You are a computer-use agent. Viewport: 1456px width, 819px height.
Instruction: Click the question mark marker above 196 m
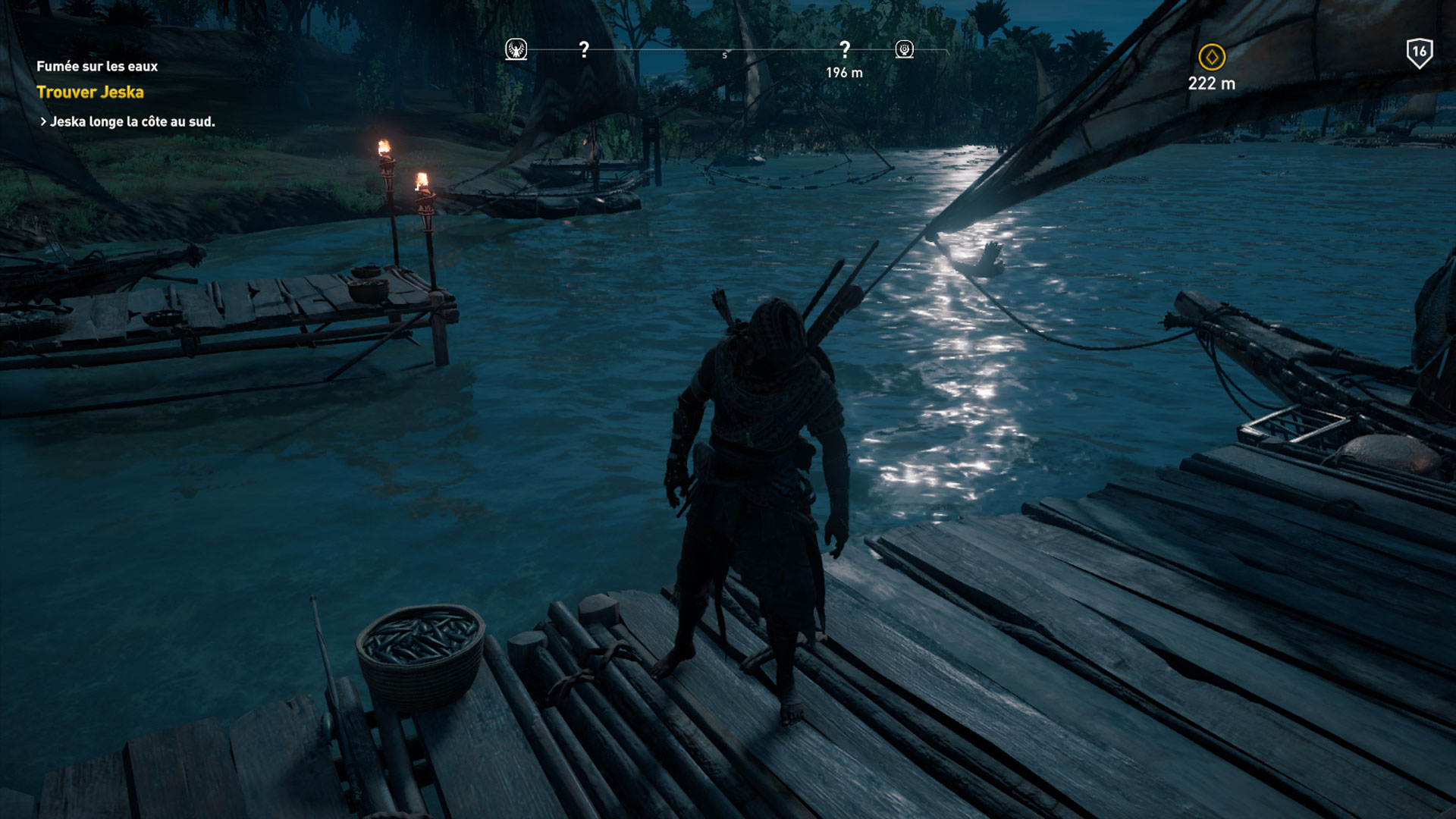(x=844, y=49)
